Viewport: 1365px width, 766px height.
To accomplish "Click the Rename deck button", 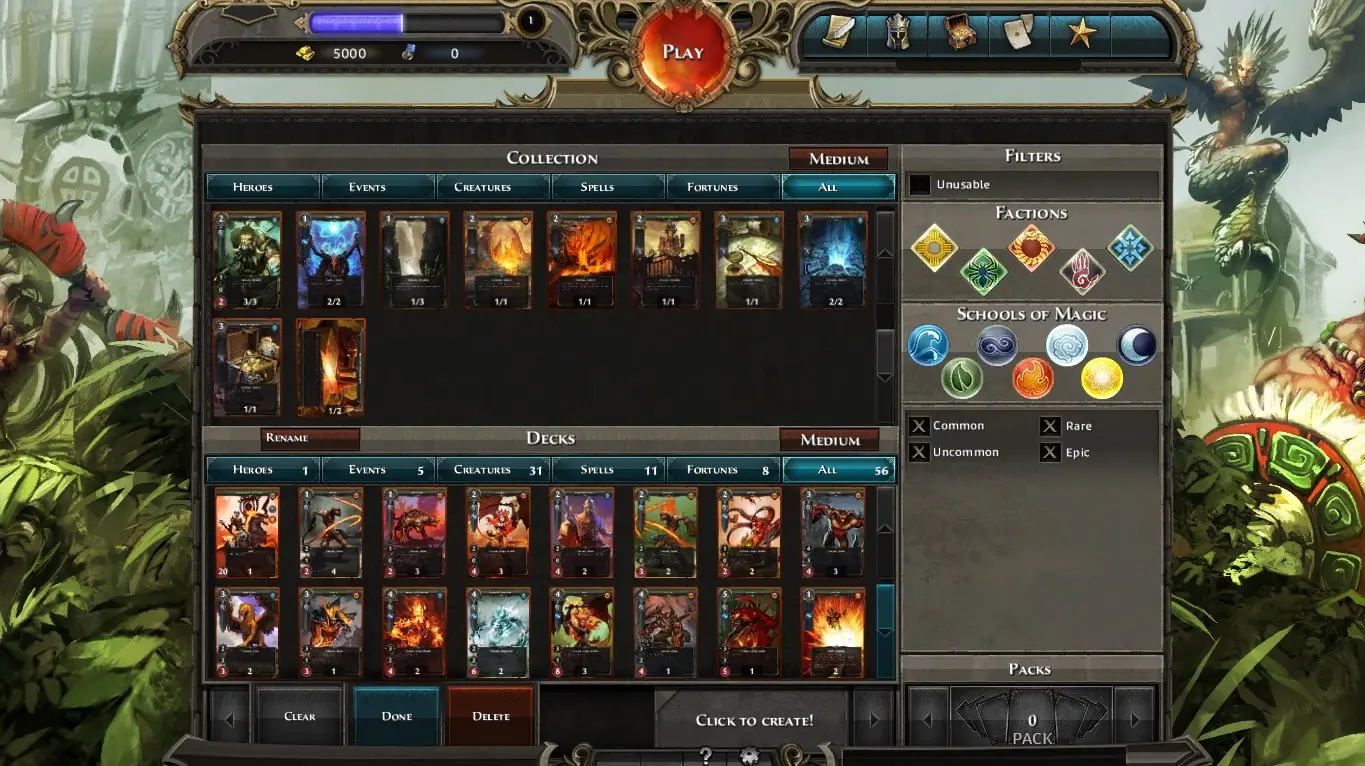I will 310,438.
